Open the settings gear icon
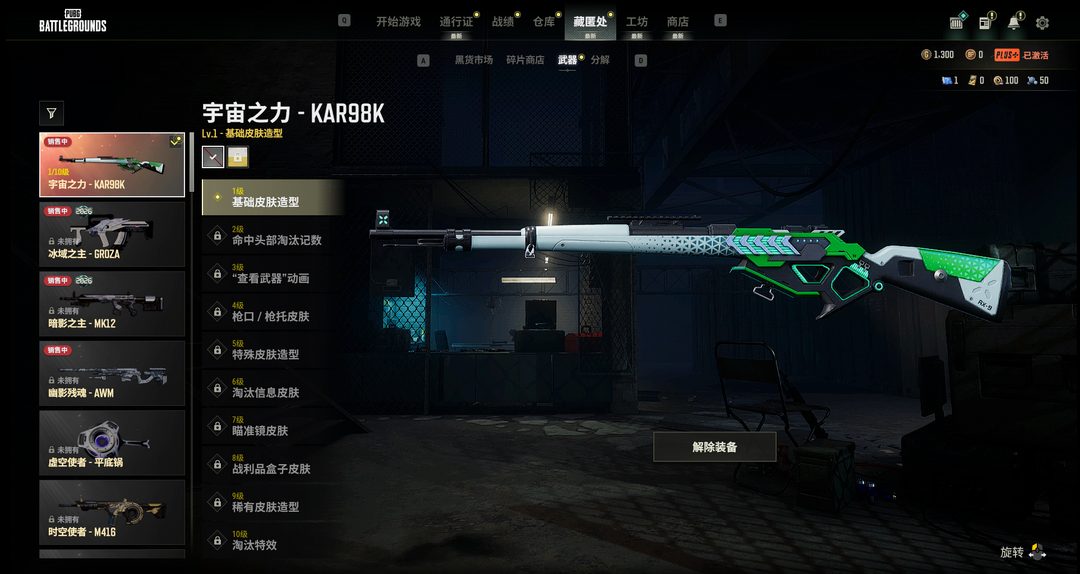Viewport: 1080px width, 574px height. tap(1042, 23)
